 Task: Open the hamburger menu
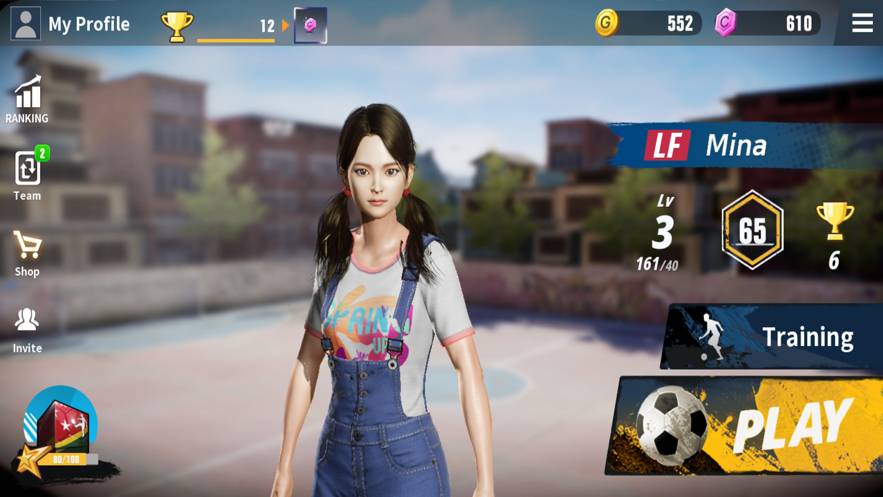(x=862, y=23)
